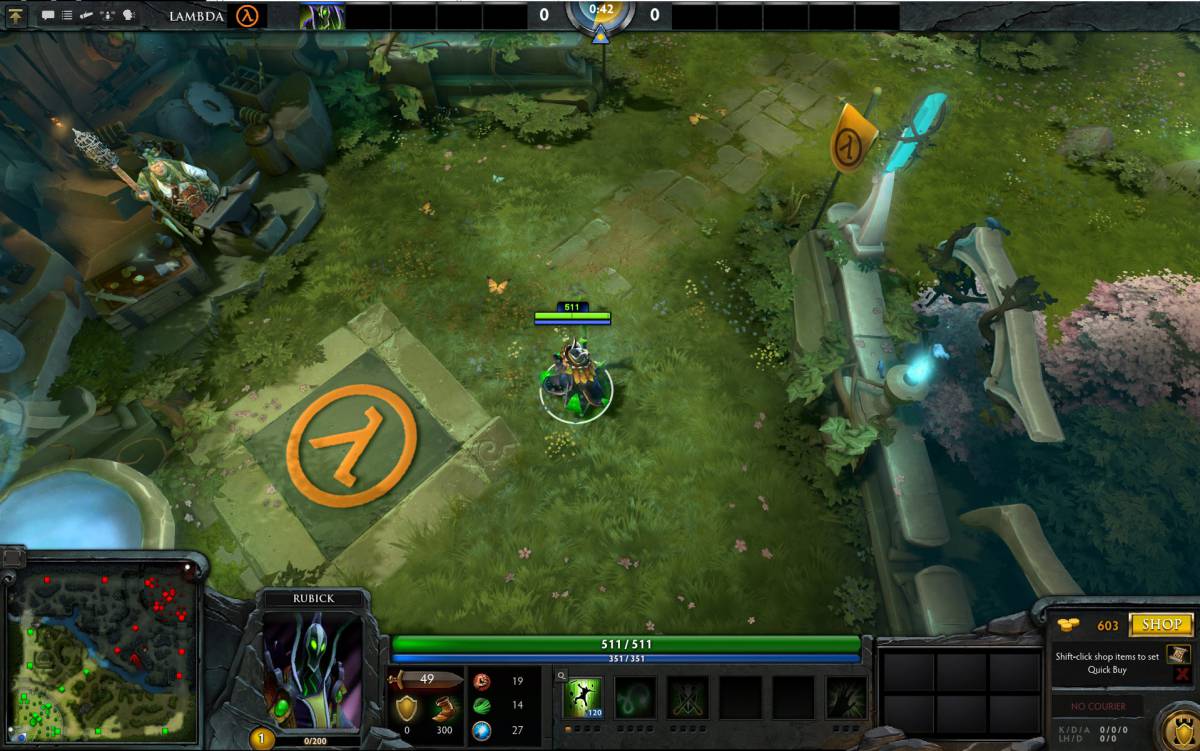
Task: Show the scoreboard list icon
Action: 66,15
